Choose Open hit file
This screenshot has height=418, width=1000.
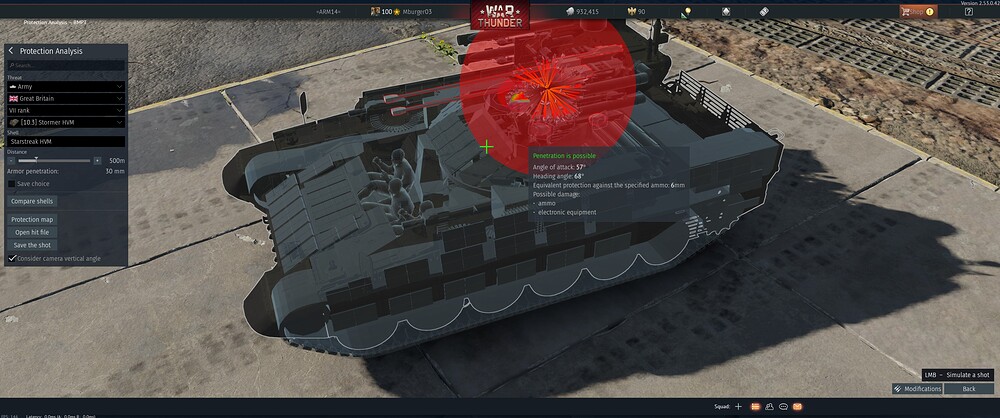31,232
